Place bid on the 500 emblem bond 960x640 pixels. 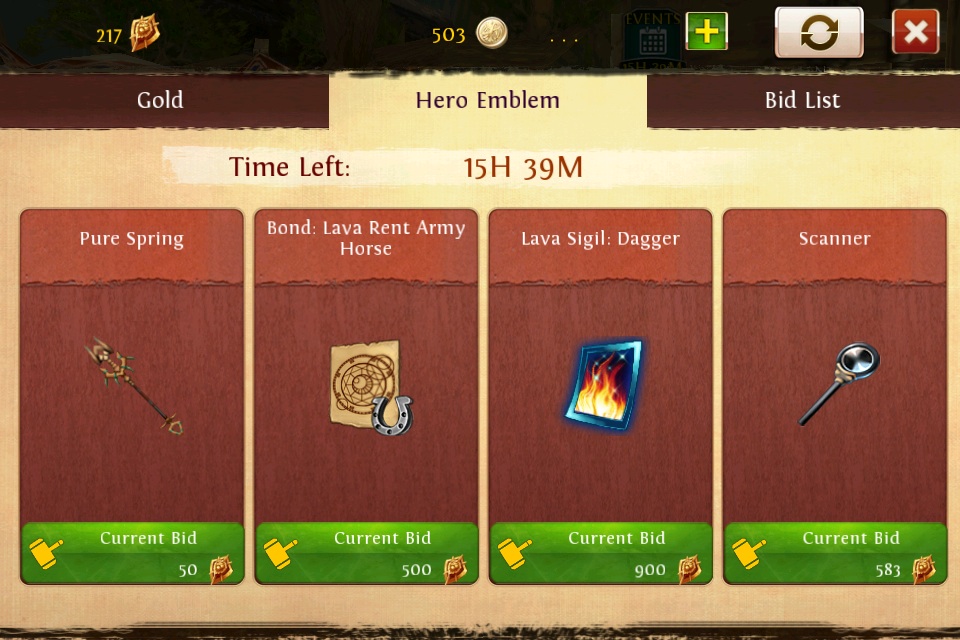(366, 553)
